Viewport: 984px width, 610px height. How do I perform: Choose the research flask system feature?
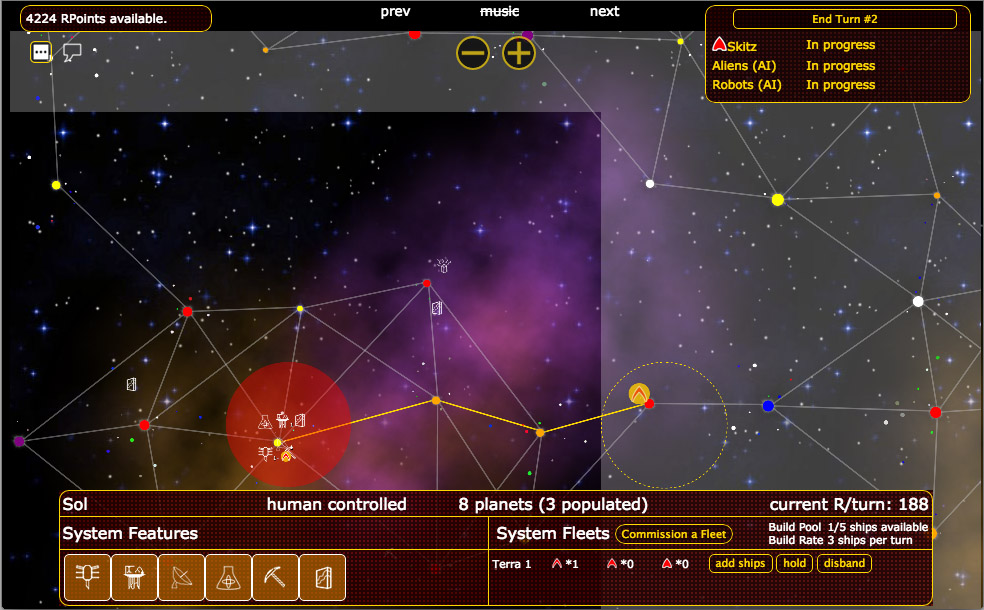tap(228, 577)
